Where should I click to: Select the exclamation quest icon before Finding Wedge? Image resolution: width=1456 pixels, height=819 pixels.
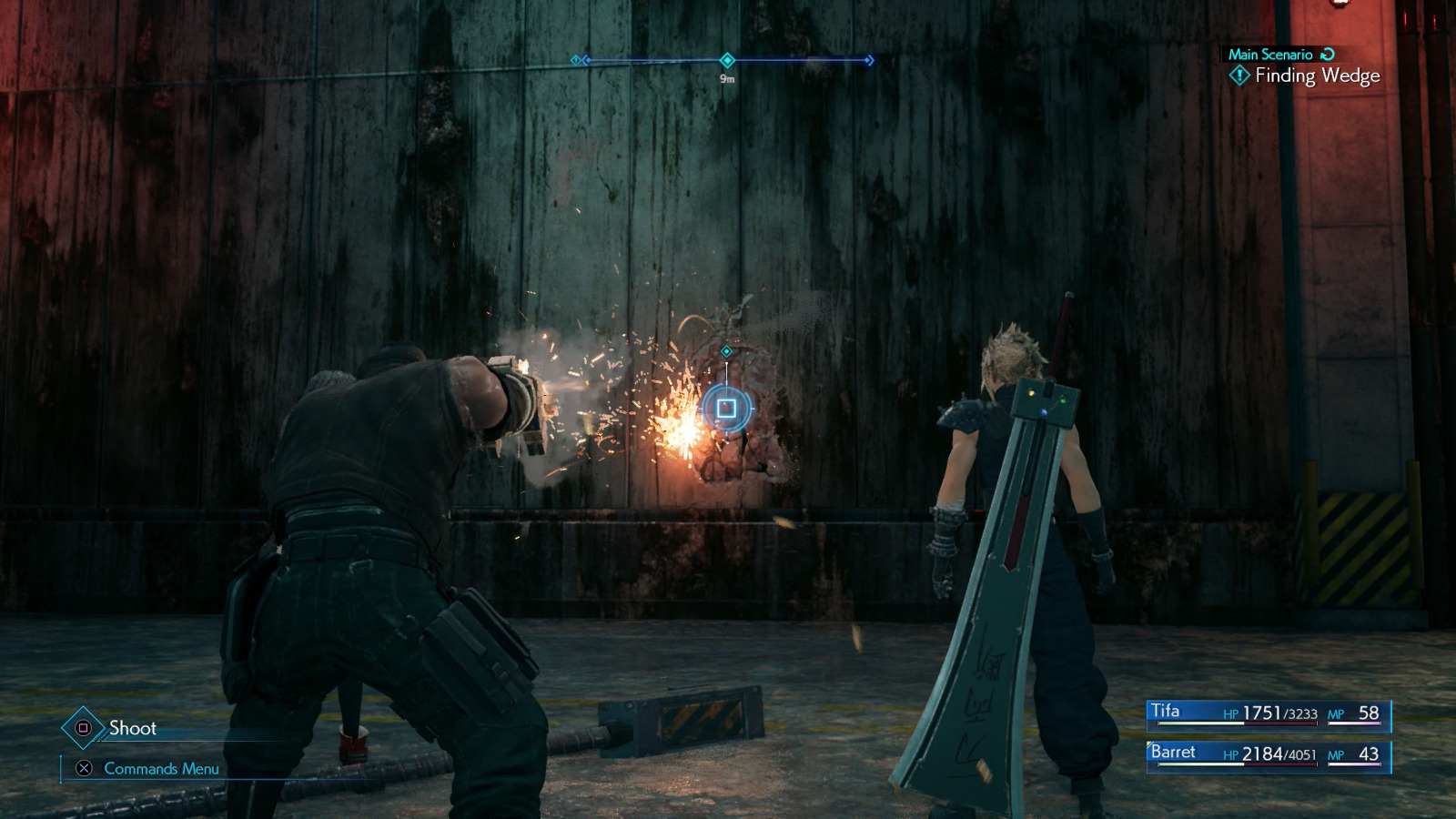tap(1240, 77)
